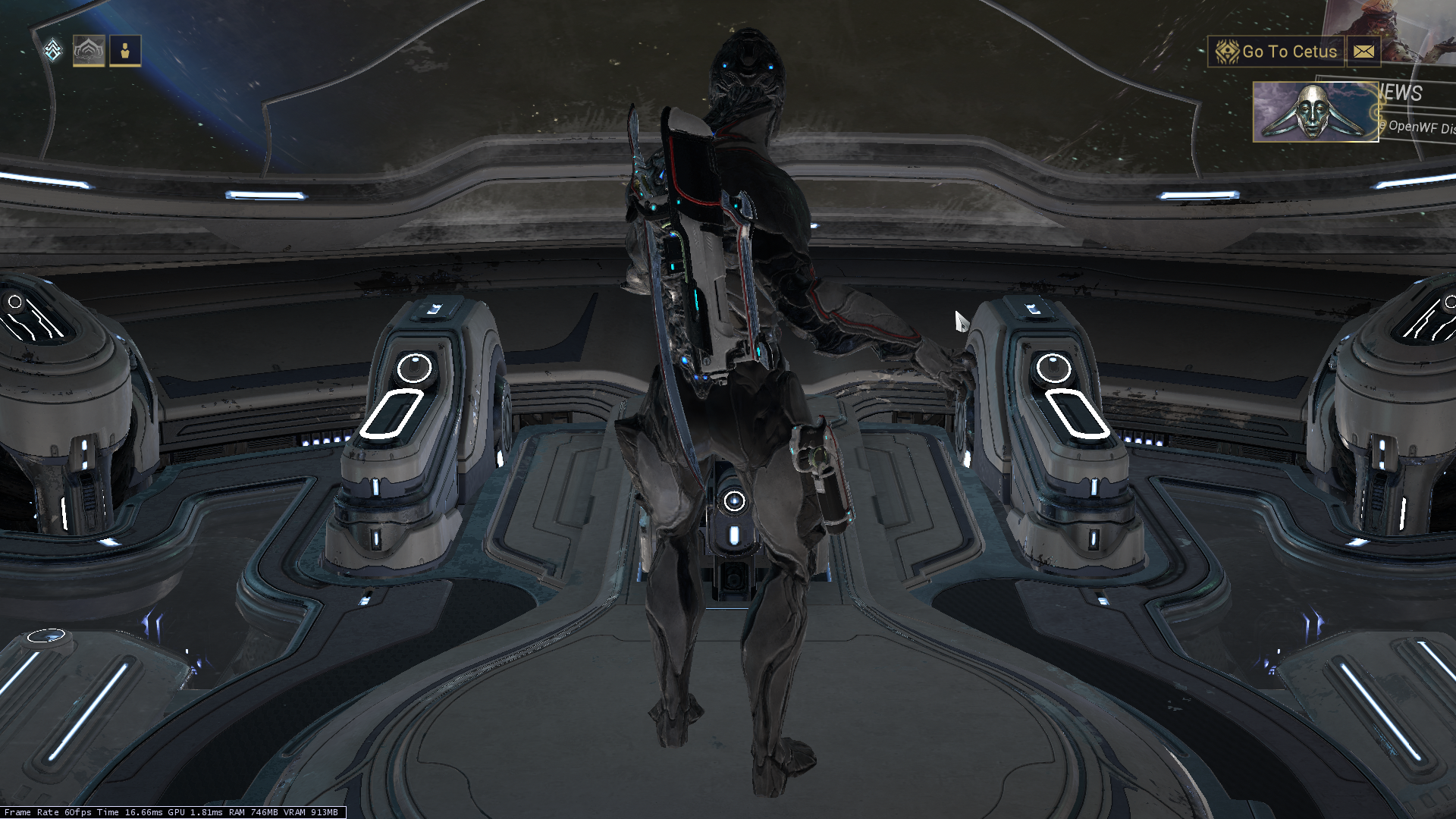This screenshot has width=1456, height=819.
Task: Select the Warframe lotus emblem icon
Action: [x=89, y=52]
